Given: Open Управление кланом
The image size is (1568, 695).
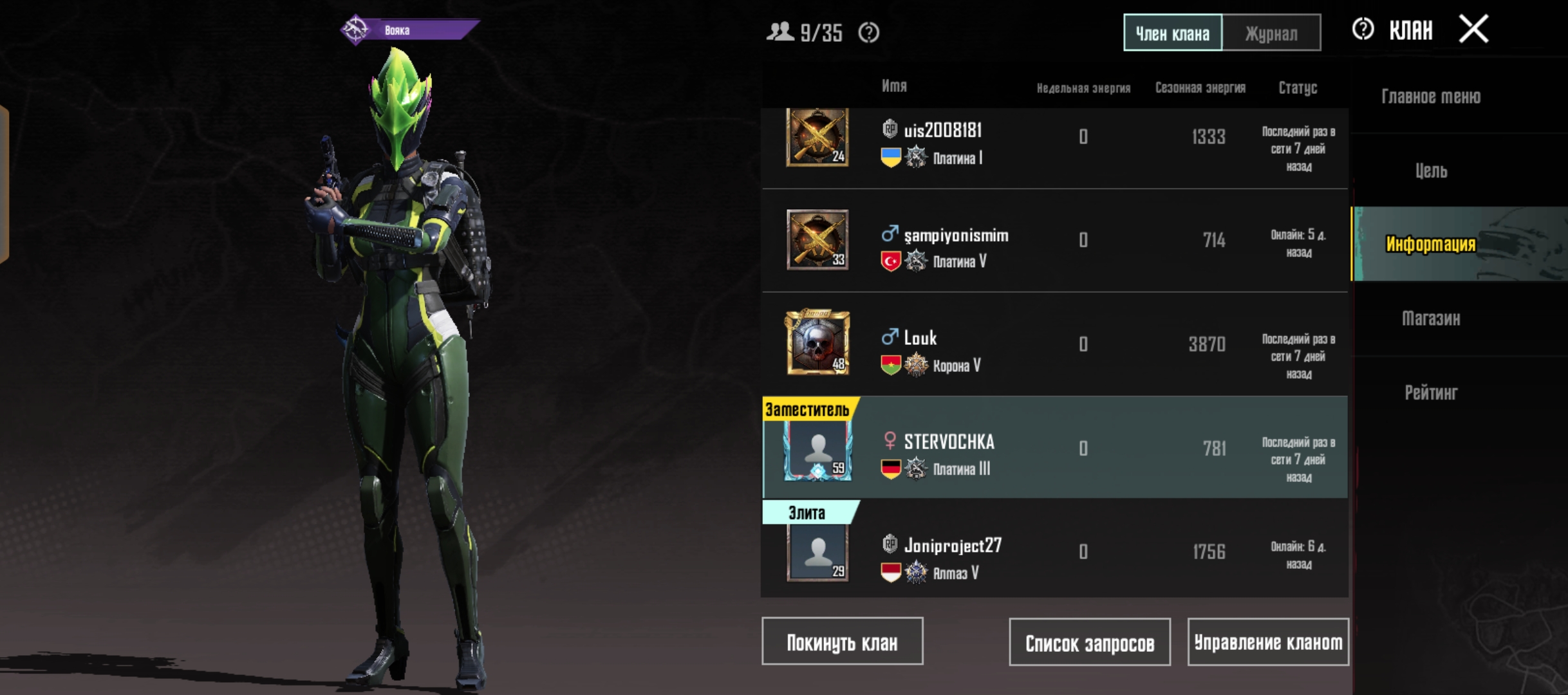Looking at the screenshot, I should point(1267,642).
